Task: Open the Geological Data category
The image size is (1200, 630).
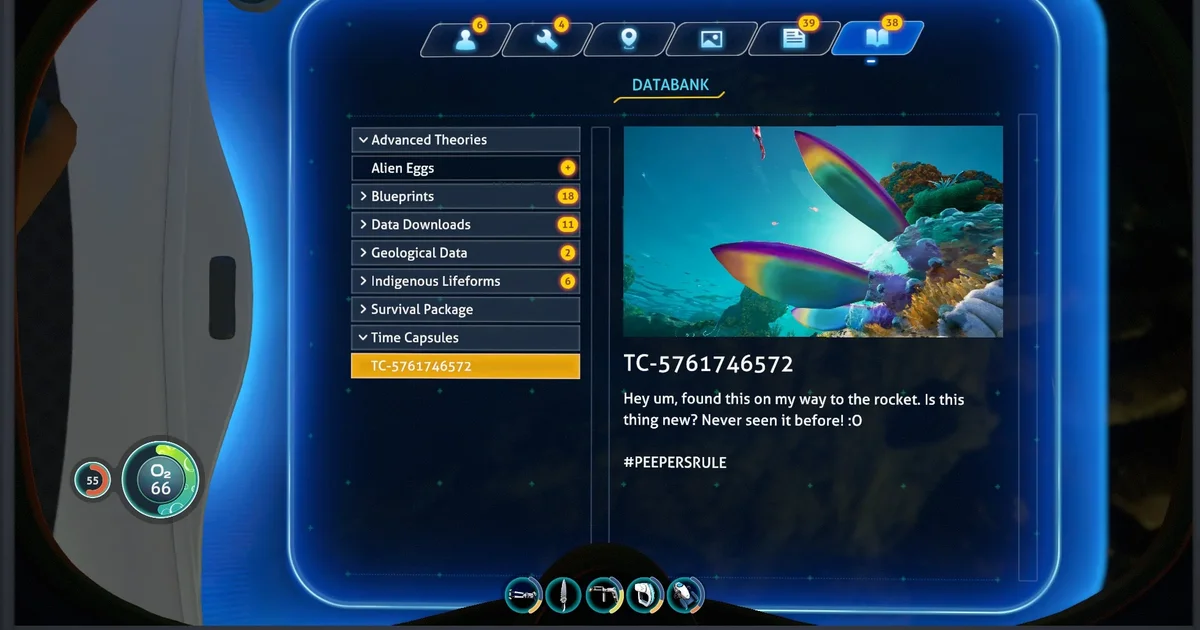Action: [x=465, y=253]
